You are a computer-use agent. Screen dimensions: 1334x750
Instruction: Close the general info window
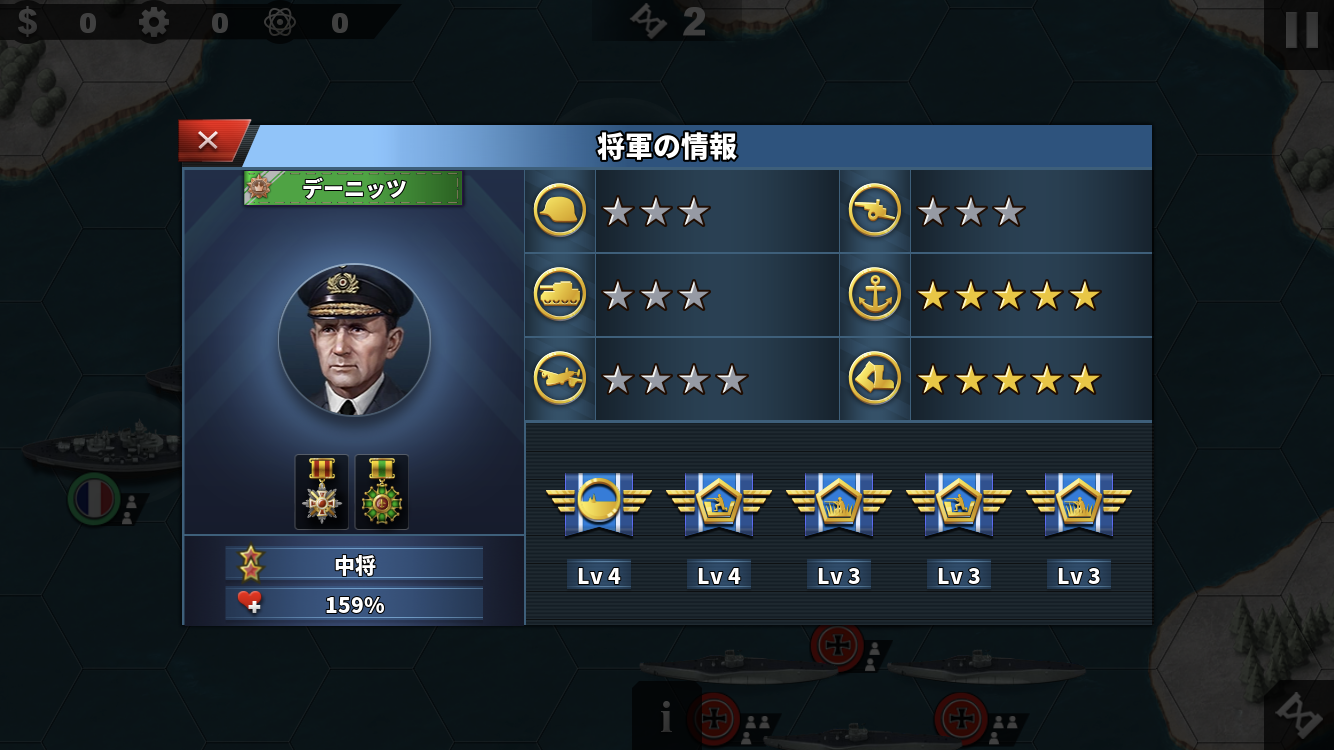coord(208,141)
